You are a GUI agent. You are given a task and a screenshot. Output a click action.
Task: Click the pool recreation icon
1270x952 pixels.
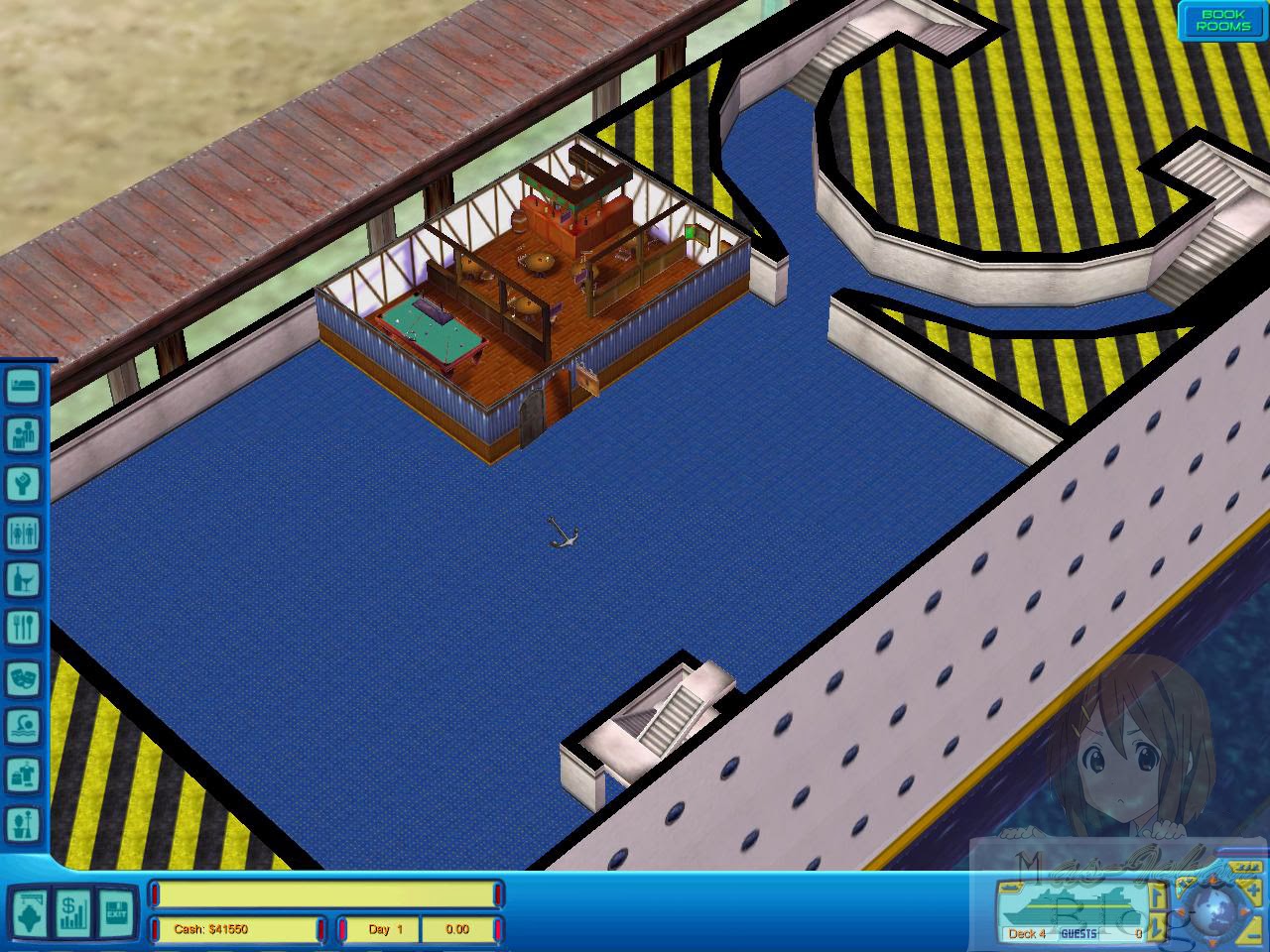pos(22,725)
